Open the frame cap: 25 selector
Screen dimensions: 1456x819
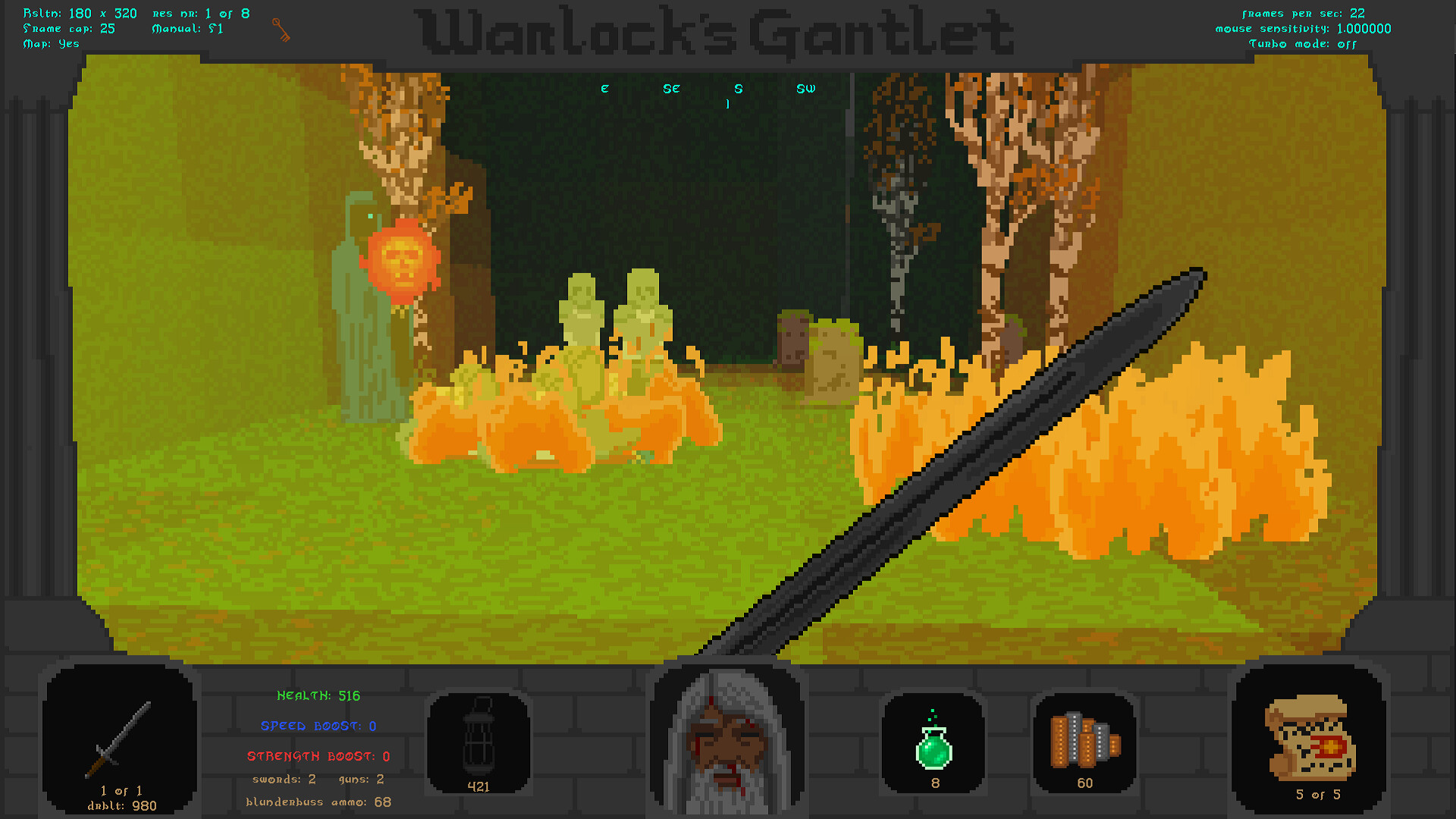pos(67,28)
